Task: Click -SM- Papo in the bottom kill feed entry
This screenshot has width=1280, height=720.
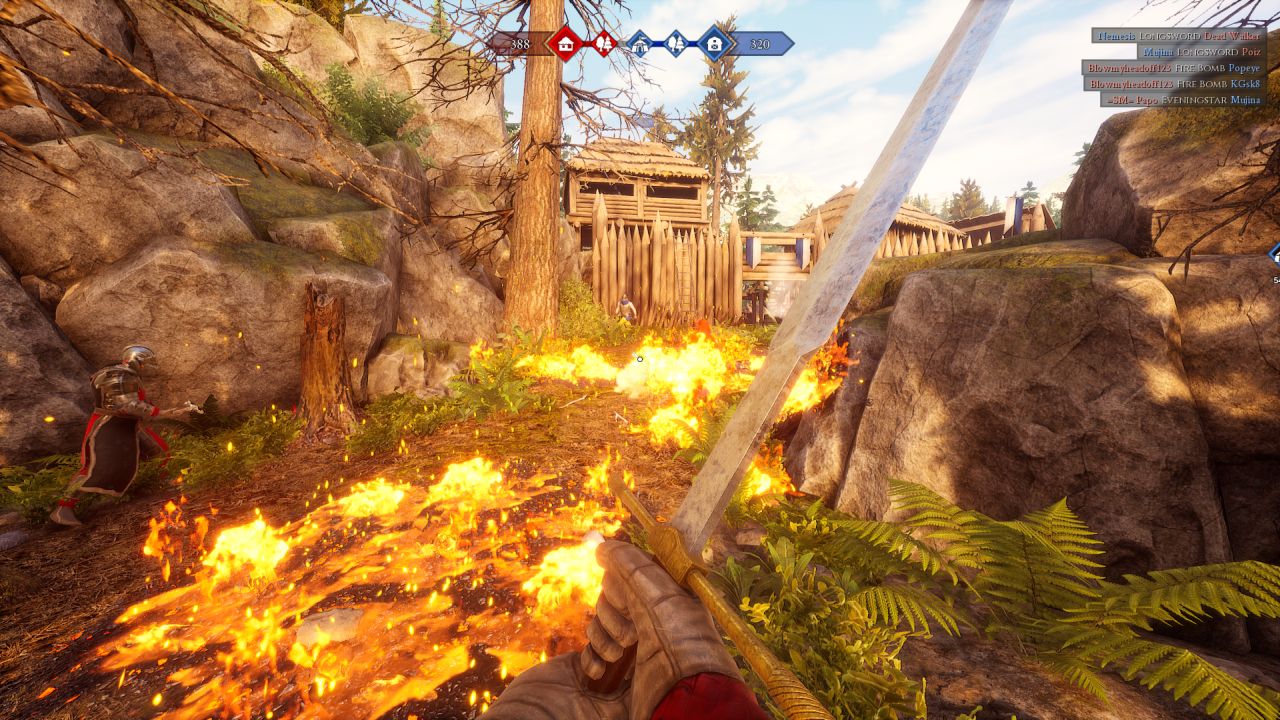Action: coord(1133,100)
